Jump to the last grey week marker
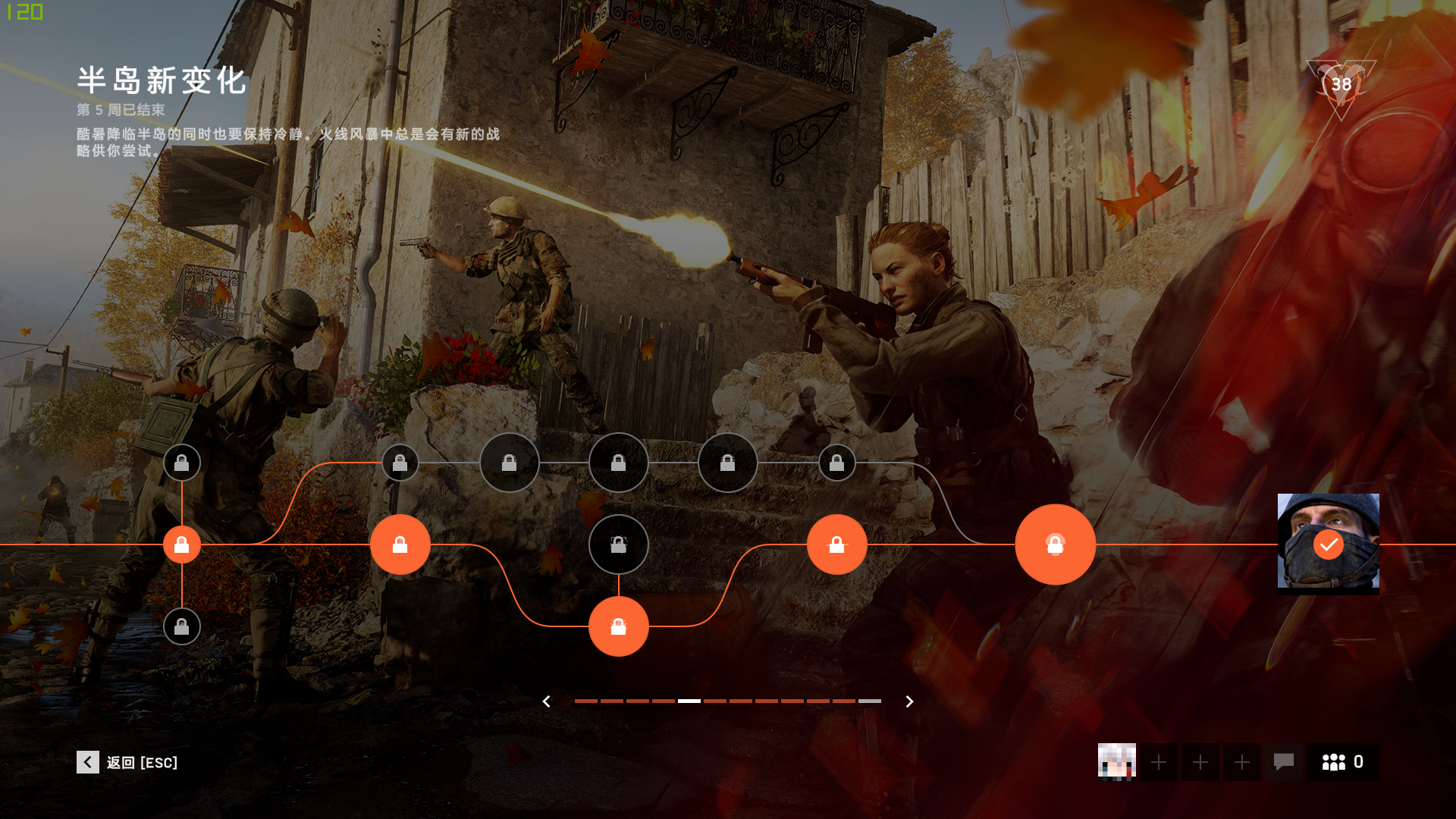Image resolution: width=1456 pixels, height=819 pixels. [x=869, y=701]
